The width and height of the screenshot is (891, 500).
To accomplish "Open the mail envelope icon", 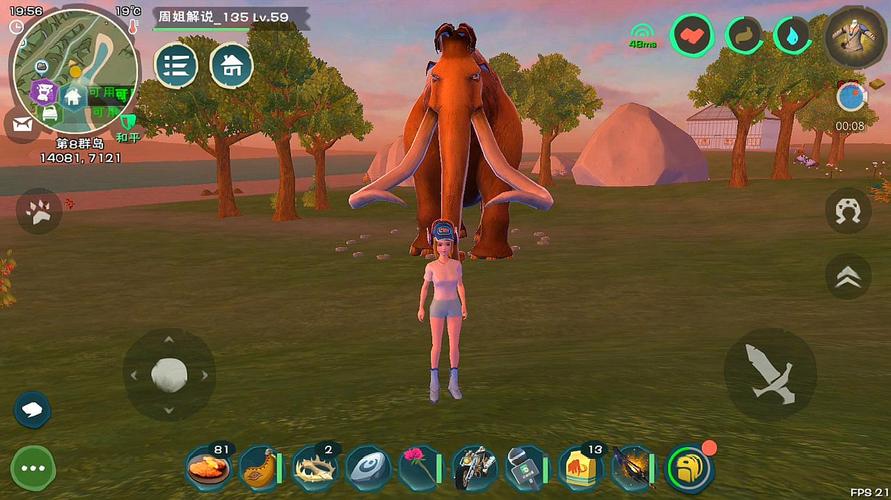I will tap(21, 125).
